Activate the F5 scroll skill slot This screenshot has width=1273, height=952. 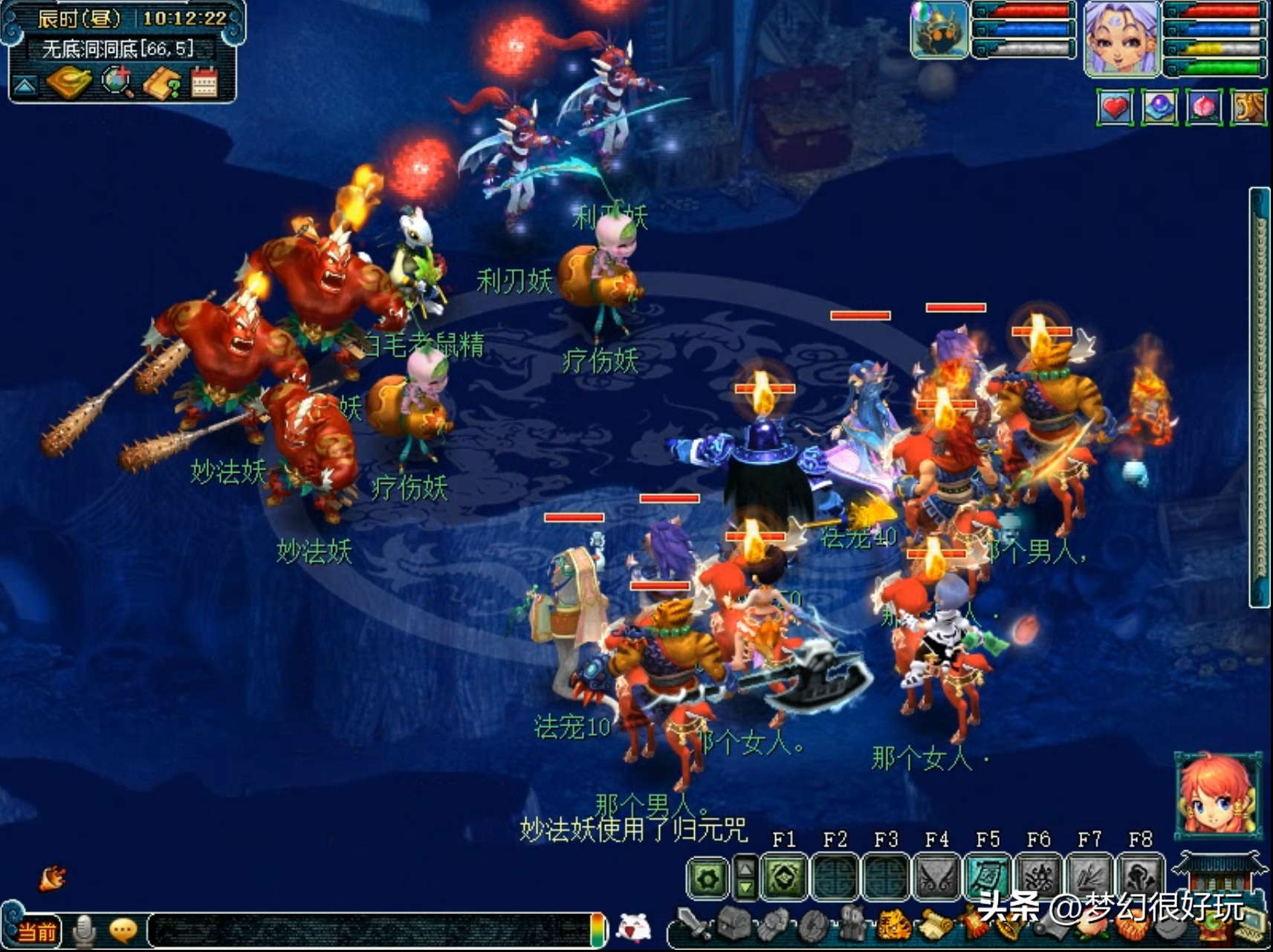988,878
